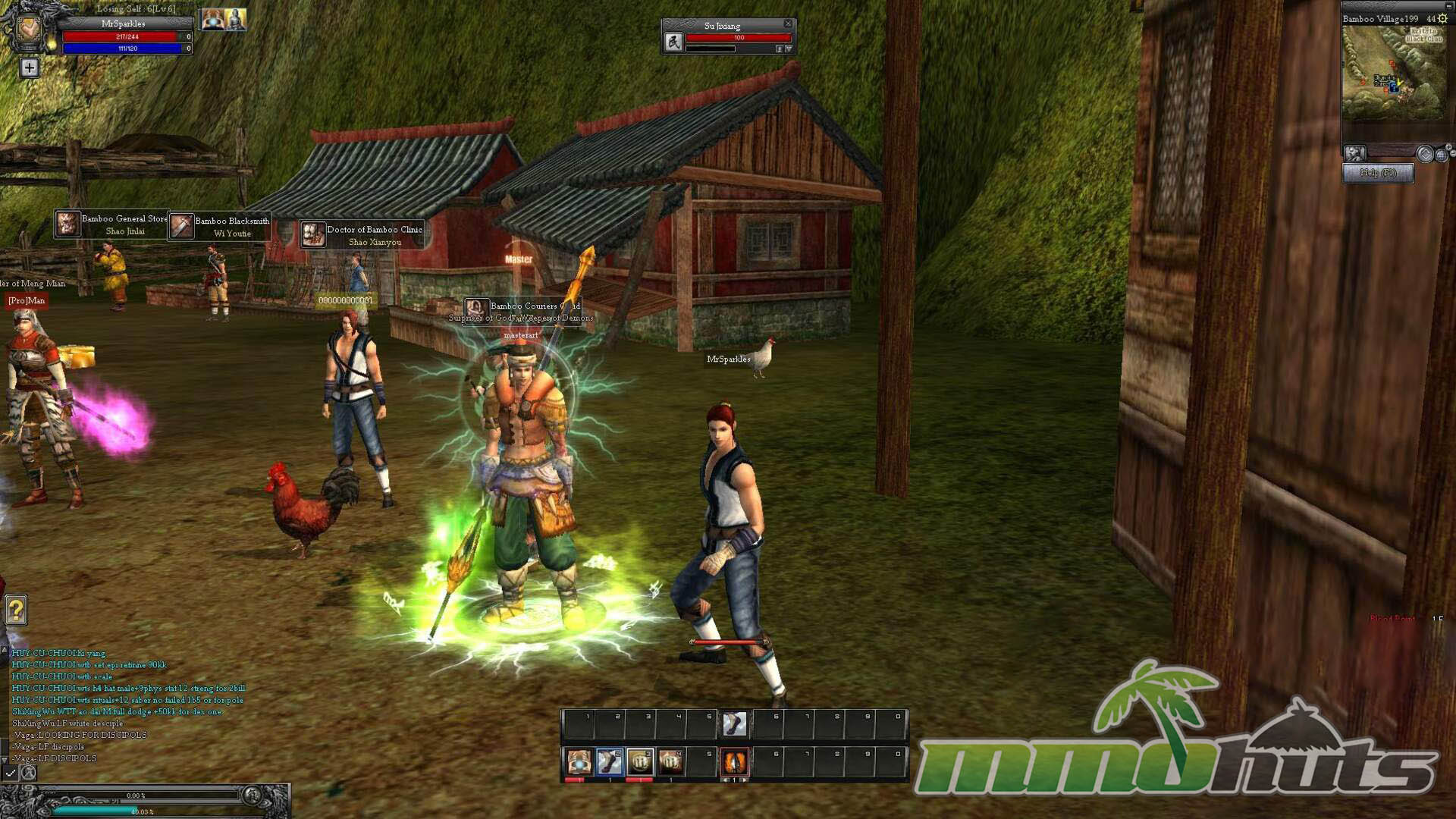Image resolution: width=1456 pixels, height=819 pixels.
Task: Click the meditating figure icon below minimap
Action: coord(1354,153)
